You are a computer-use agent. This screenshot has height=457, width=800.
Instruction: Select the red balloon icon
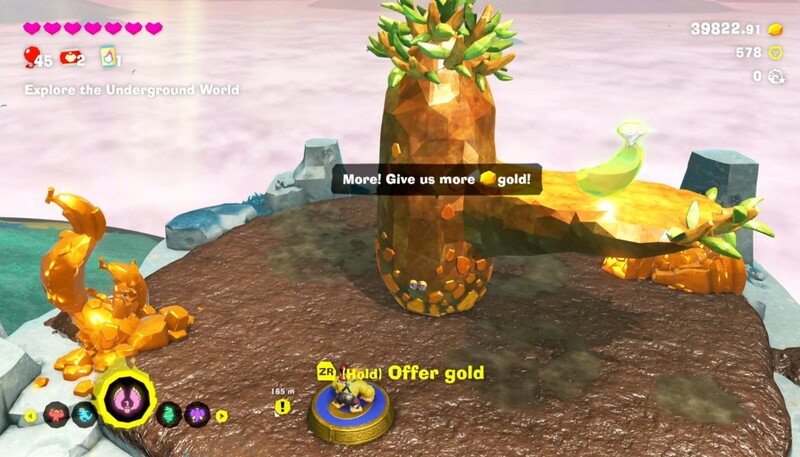31,57
